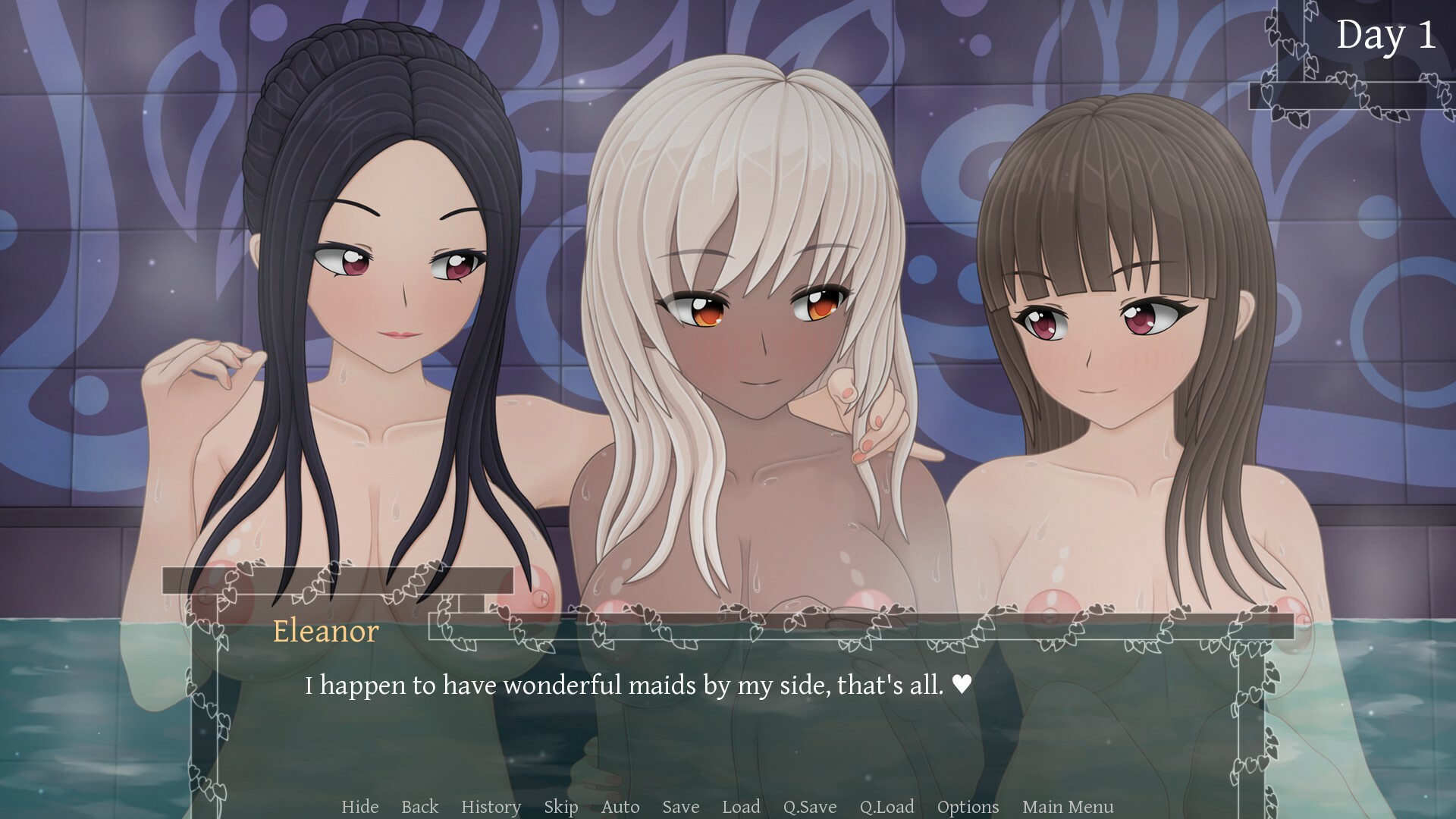Toggle Auto-advance mode
Viewport: 1456px width, 819px height.
point(620,807)
